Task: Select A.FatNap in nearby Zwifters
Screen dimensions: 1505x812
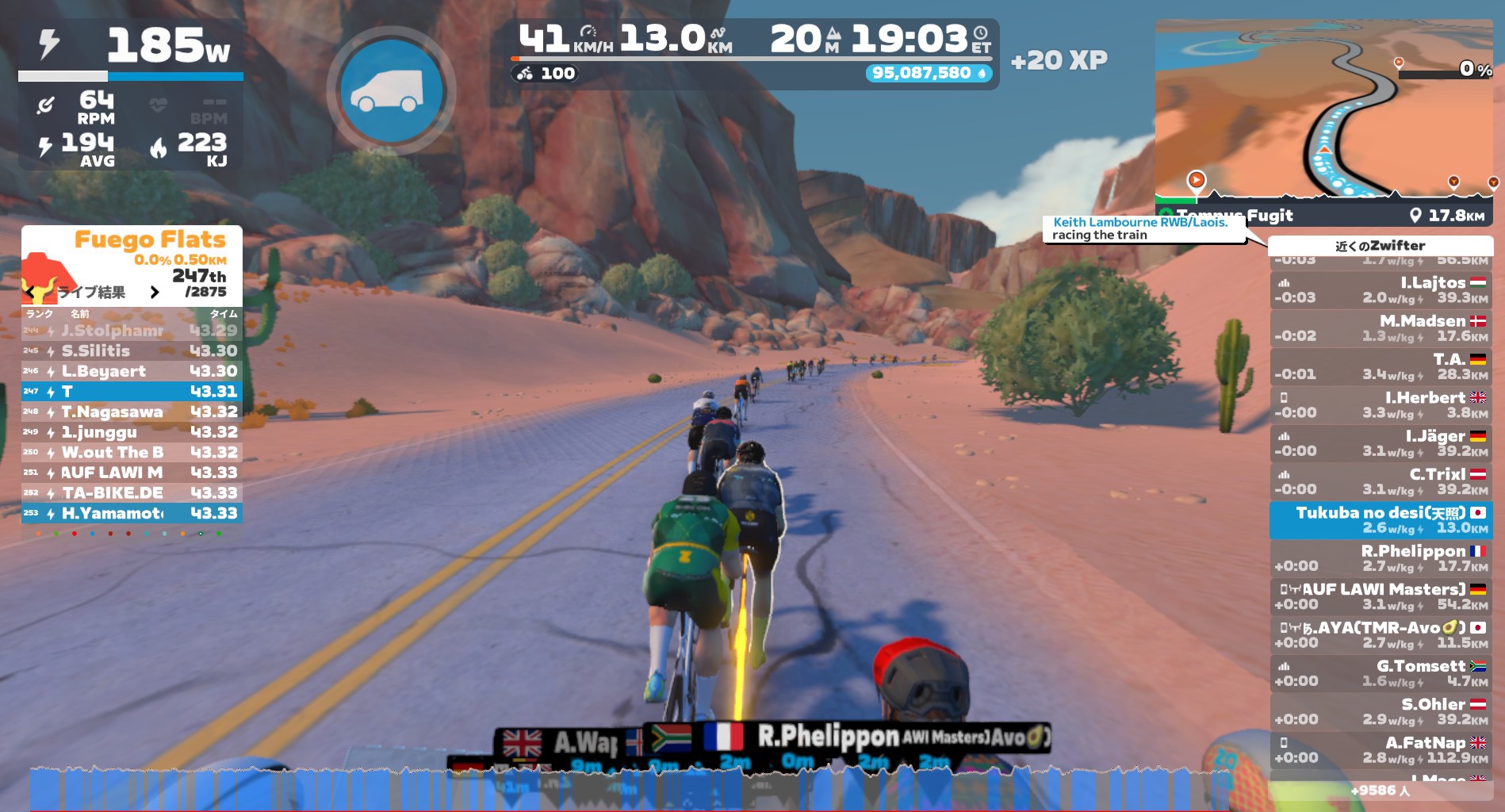Action: coord(1380,750)
